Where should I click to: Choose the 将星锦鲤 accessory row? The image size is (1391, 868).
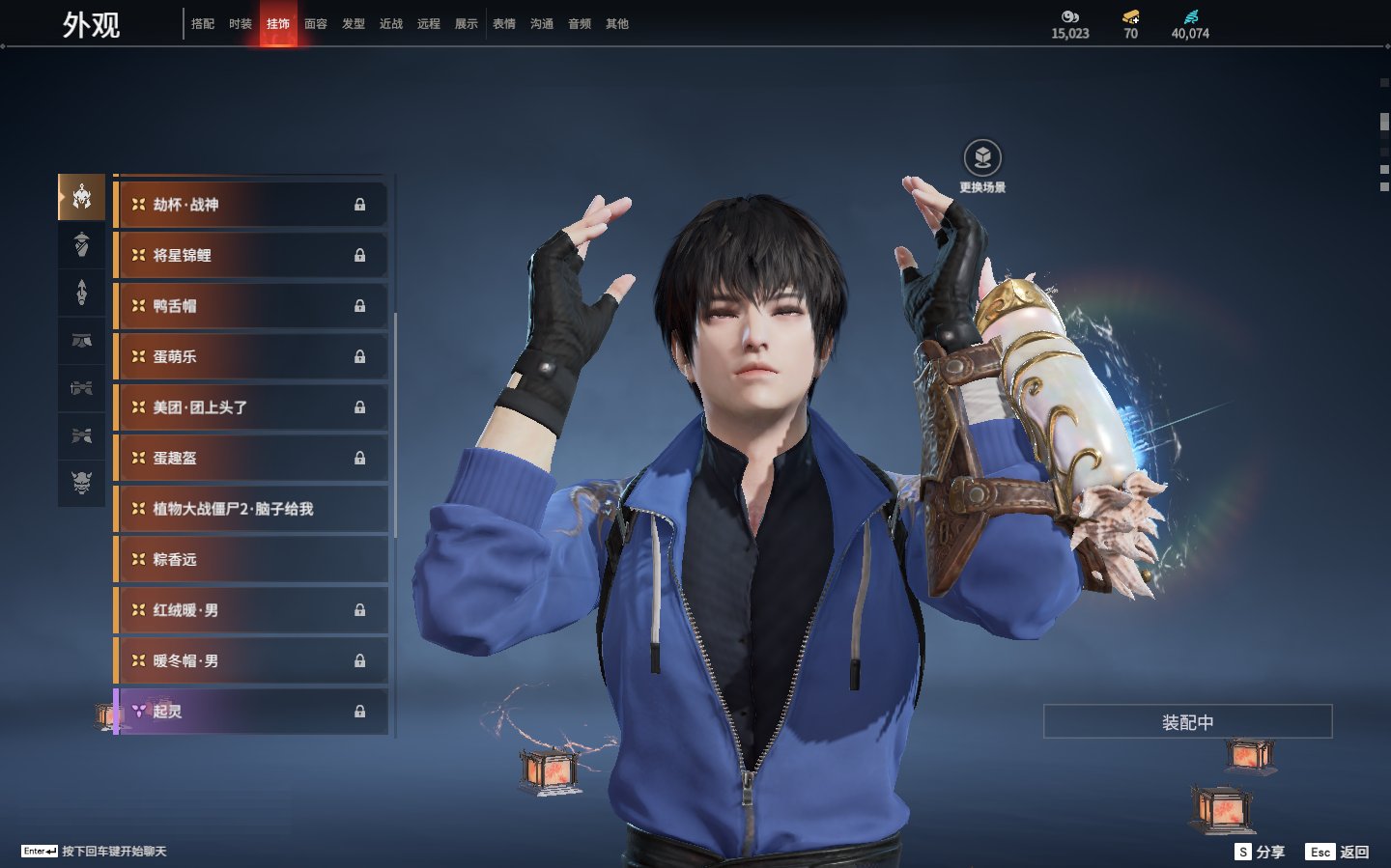[251, 255]
